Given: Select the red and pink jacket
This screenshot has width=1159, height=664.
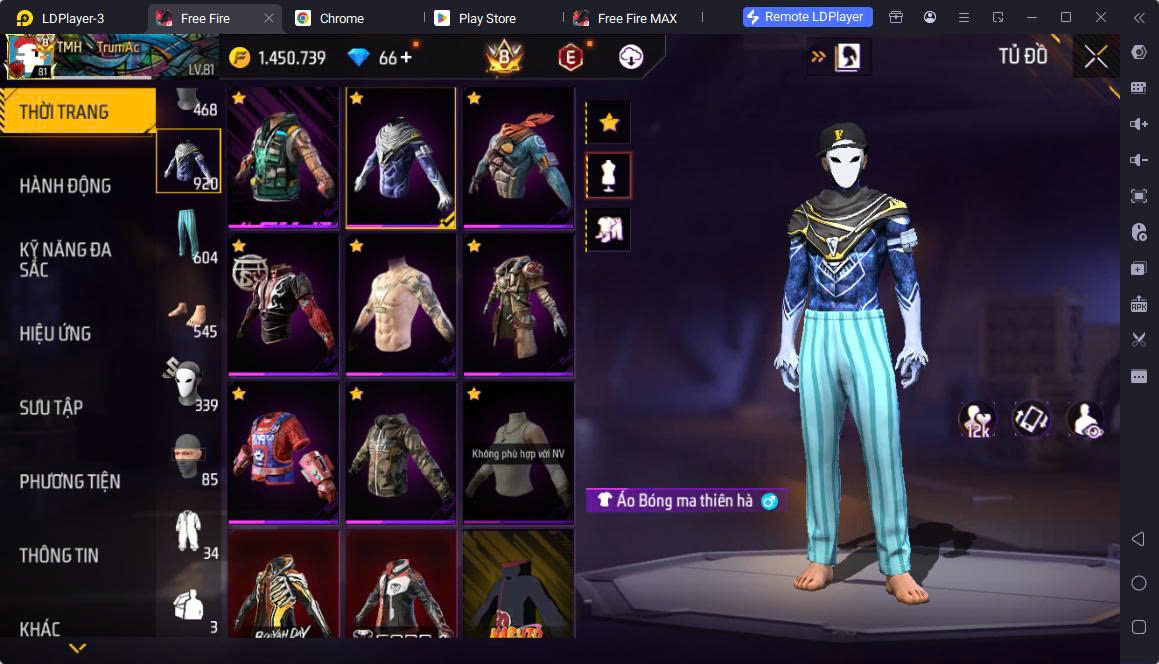Looking at the screenshot, I should coord(283,450).
